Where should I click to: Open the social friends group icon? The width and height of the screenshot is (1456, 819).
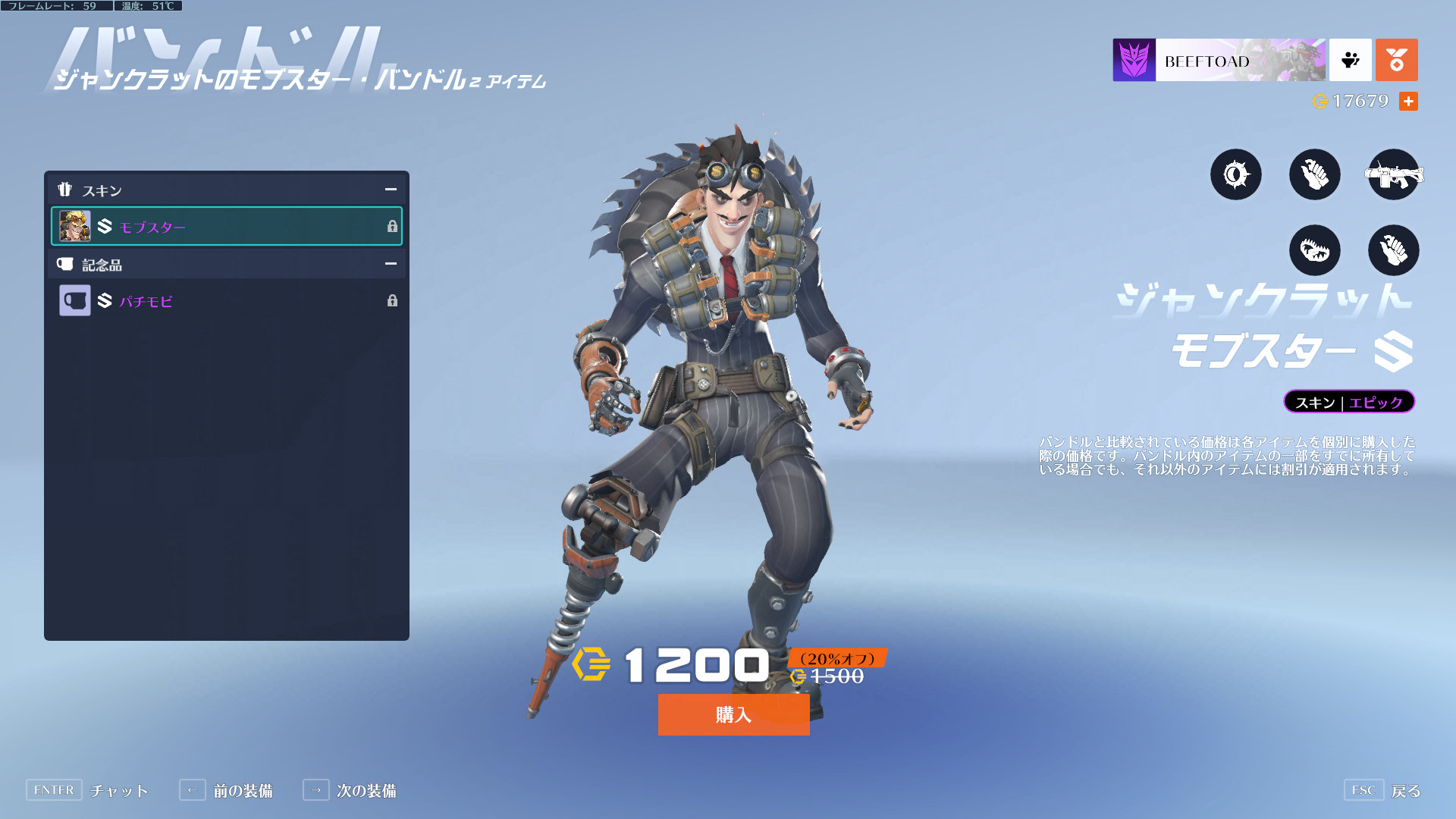coord(1350,61)
